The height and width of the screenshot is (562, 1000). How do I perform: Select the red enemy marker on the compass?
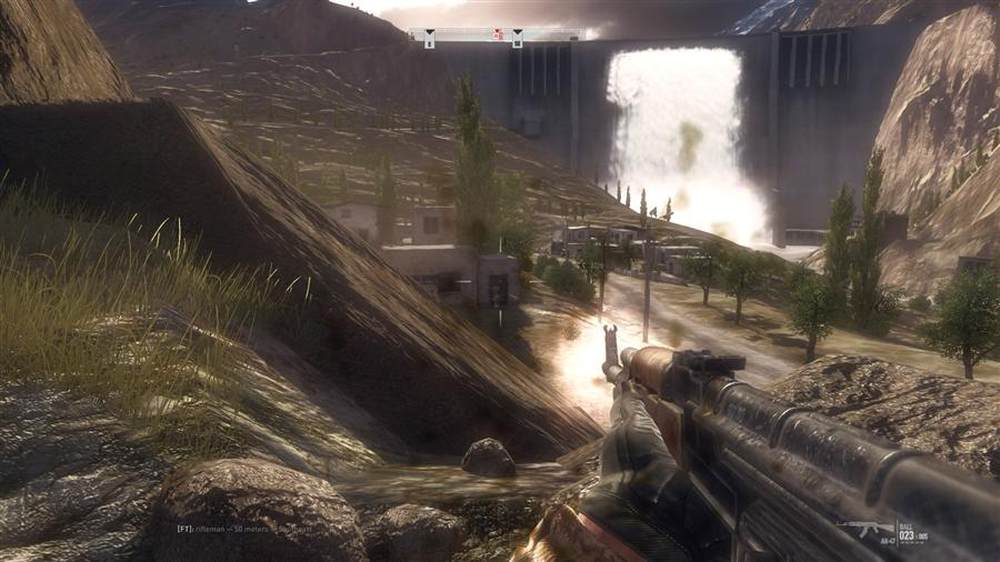point(497,35)
